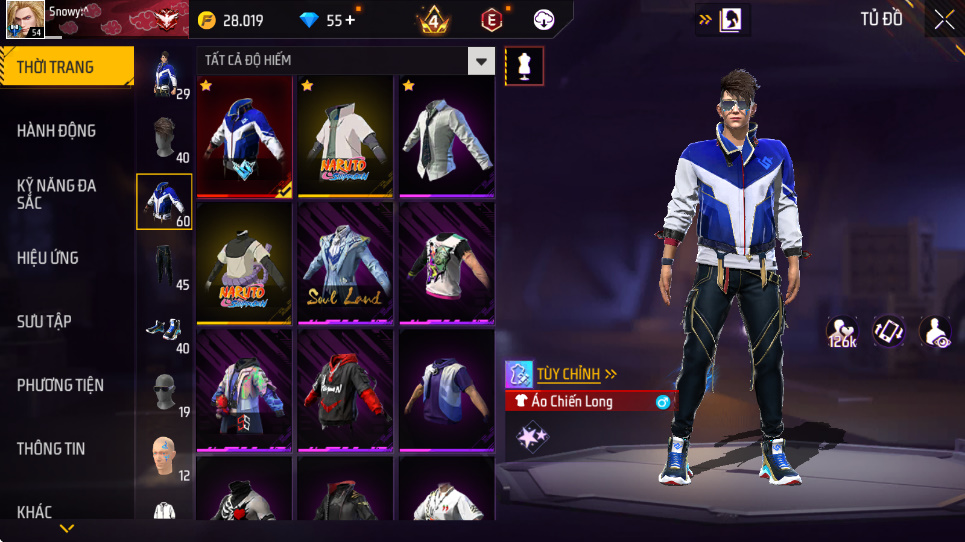Image resolution: width=965 pixels, height=542 pixels.
Task: Choose the black hoodie with red sleeves
Action: tap(345, 391)
